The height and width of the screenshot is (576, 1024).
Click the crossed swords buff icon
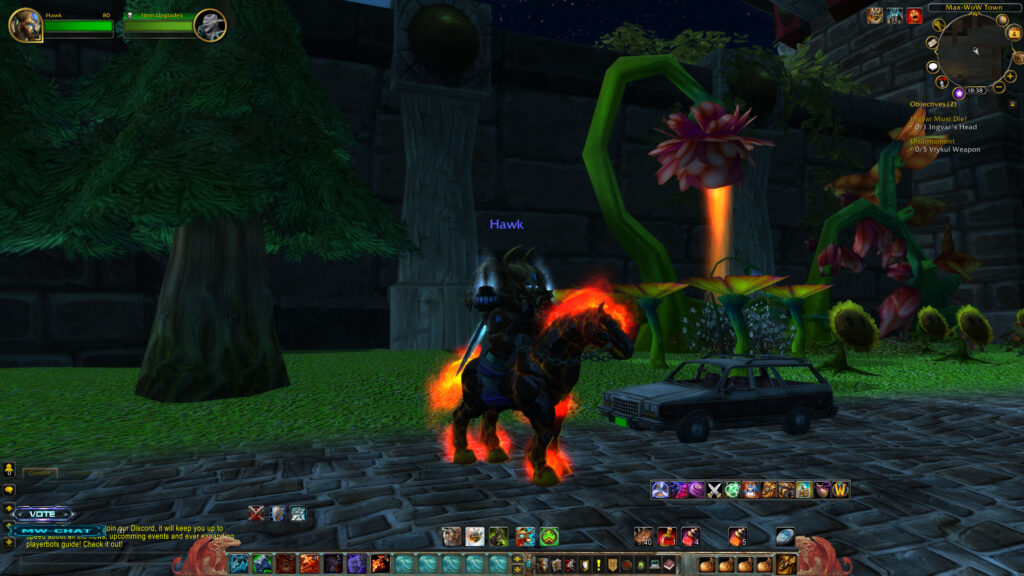714,490
